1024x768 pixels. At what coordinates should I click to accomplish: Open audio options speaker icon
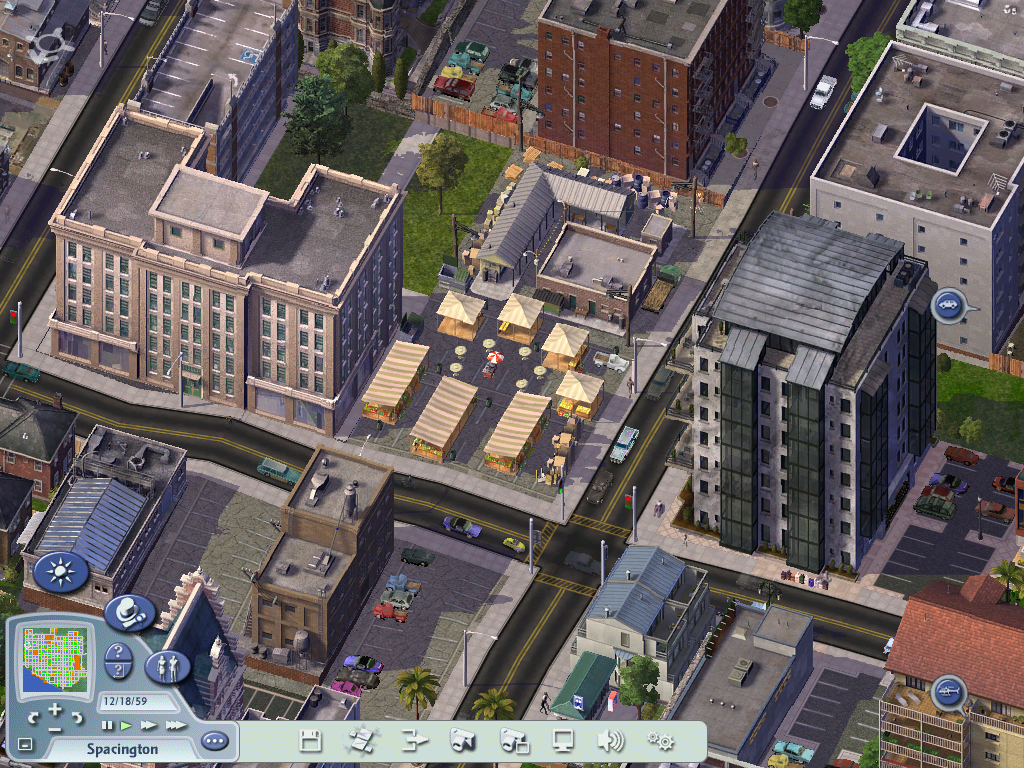click(610, 741)
